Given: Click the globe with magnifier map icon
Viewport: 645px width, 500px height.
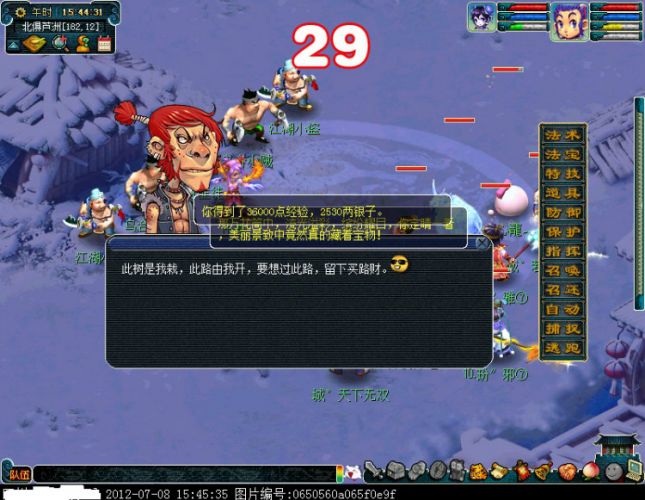Looking at the screenshot, I should [60, 43].
